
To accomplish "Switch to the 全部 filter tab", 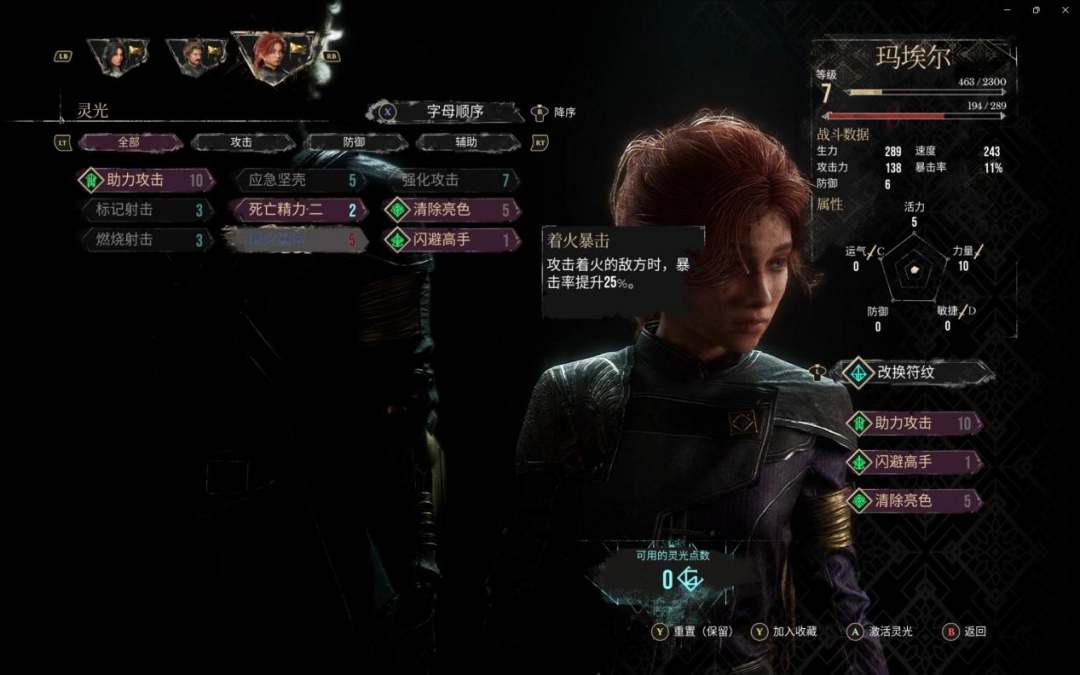I will point(127,142).
